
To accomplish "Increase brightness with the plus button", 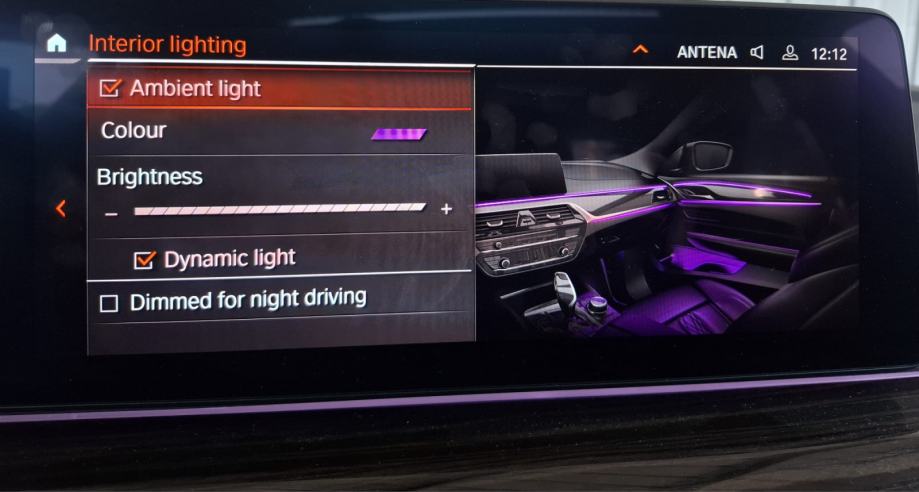I will click(446, 209).
